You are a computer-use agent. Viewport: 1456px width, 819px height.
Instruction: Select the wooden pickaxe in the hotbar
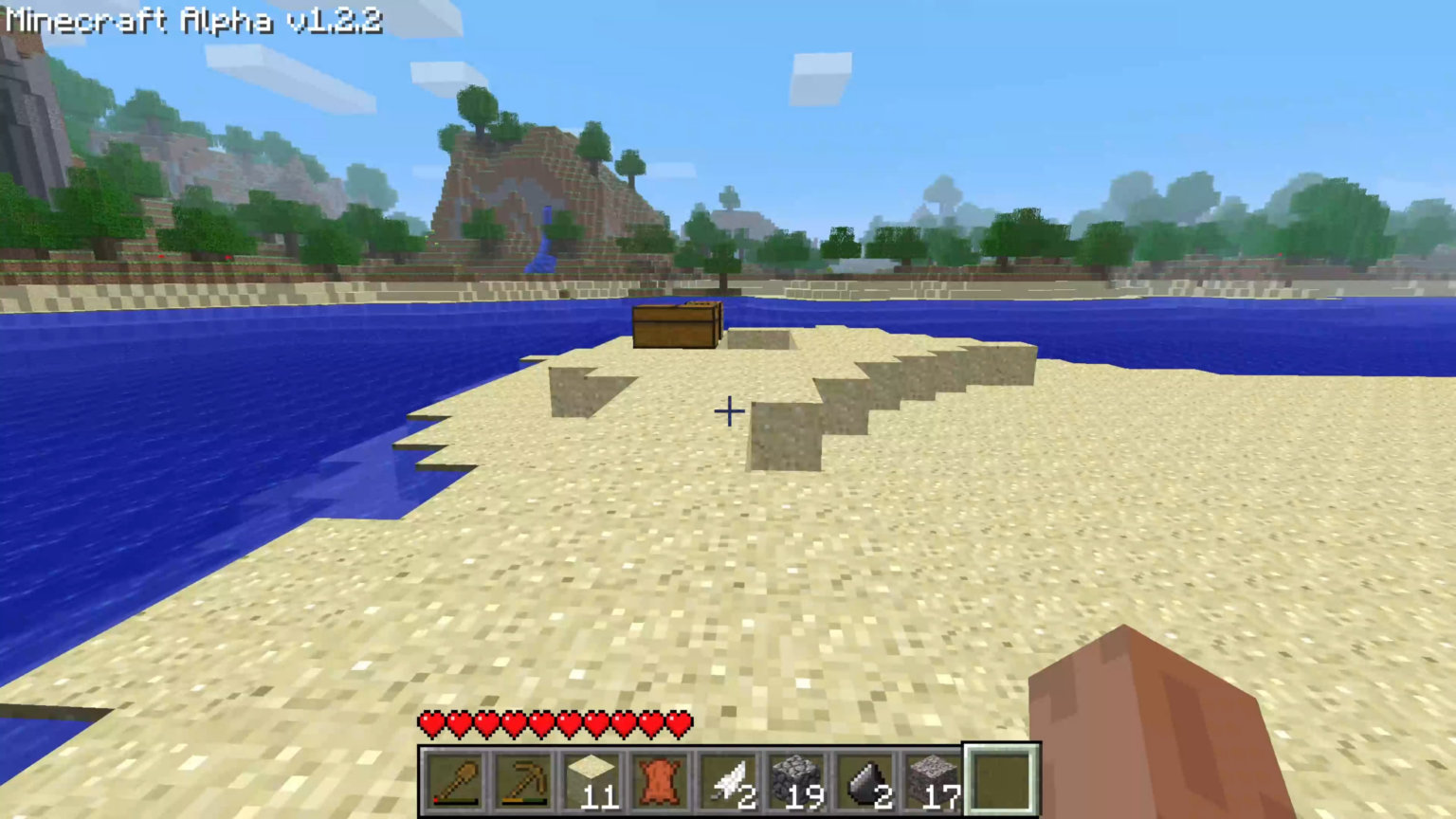pos(524,777)
